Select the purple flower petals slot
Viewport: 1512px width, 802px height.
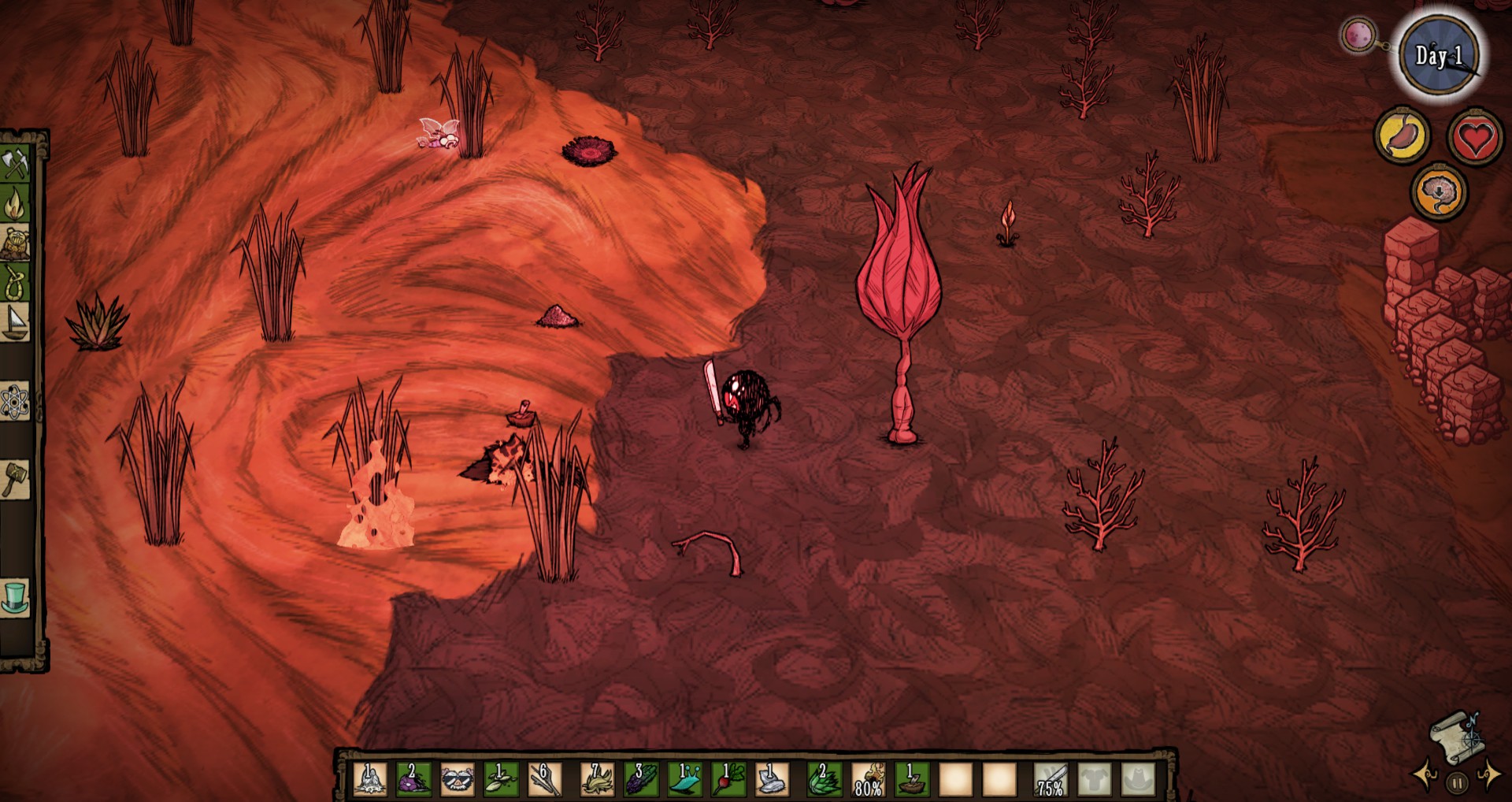tap(413, 779)
